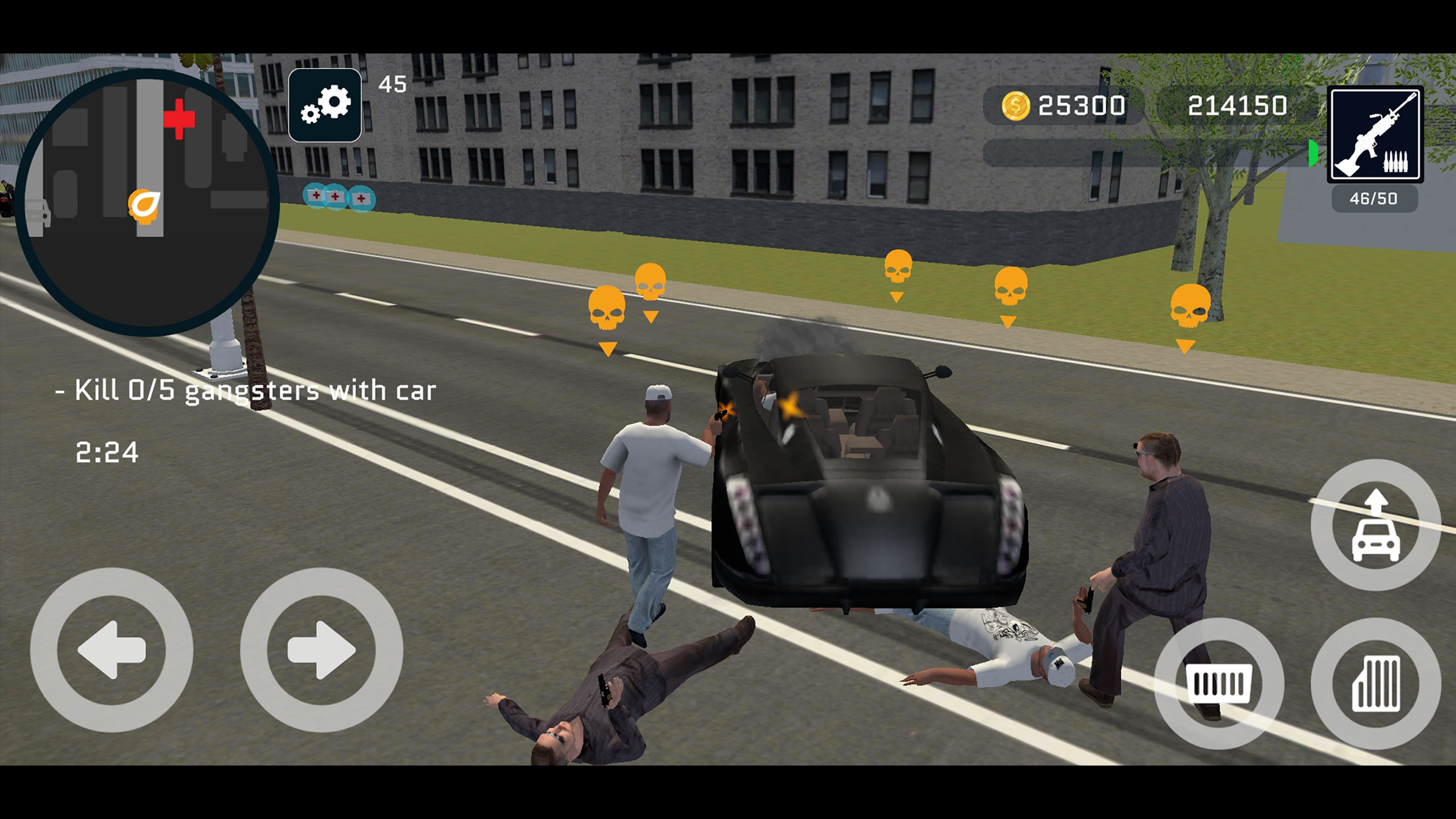
Task: Steer right with the right arrow
Action: (x=321, y=650)
